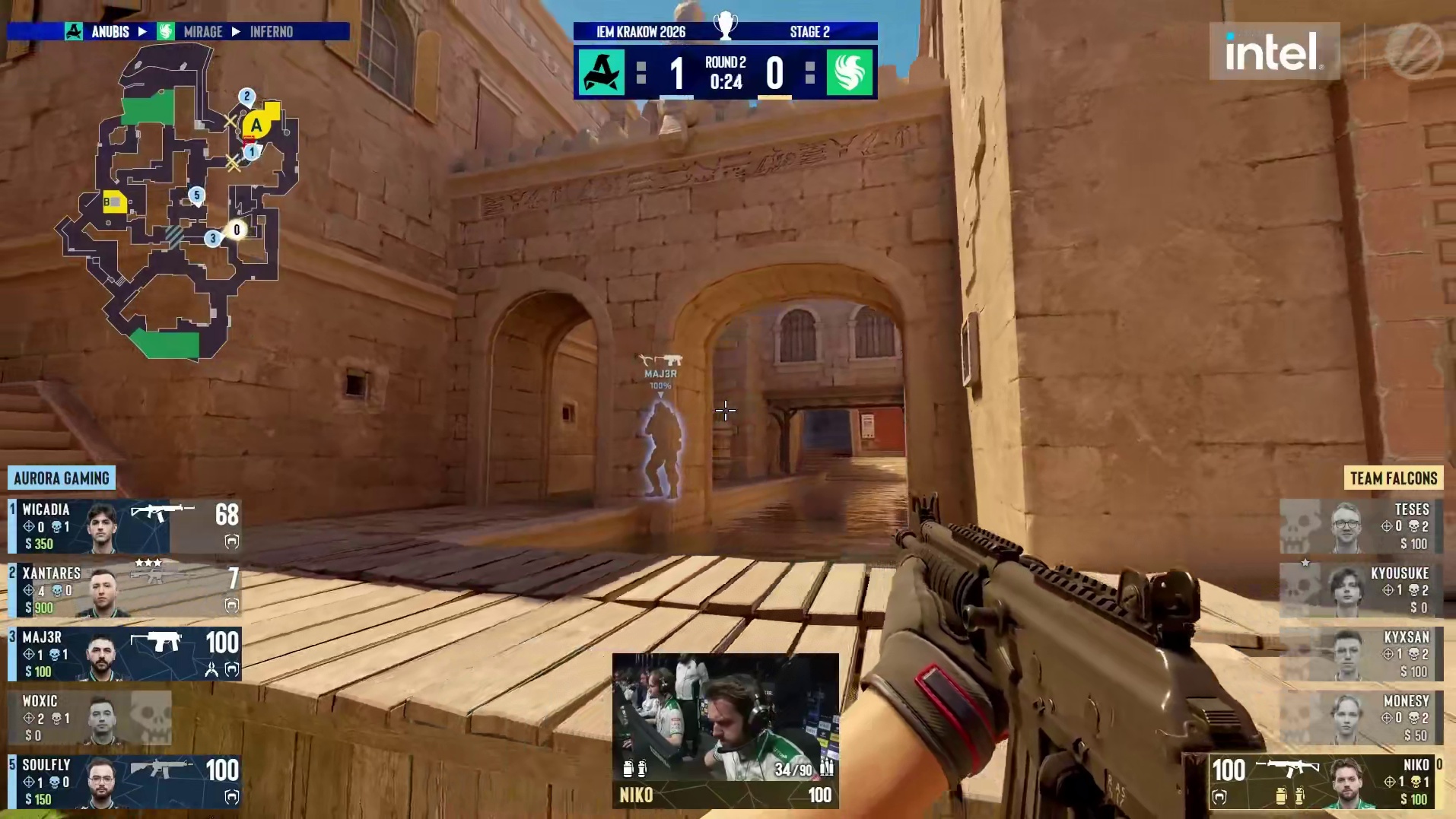Image resolution: width=1456 pixels, height=819 pixels.
Task: Pick Soulfly's player row
Action: click(125, 782)
